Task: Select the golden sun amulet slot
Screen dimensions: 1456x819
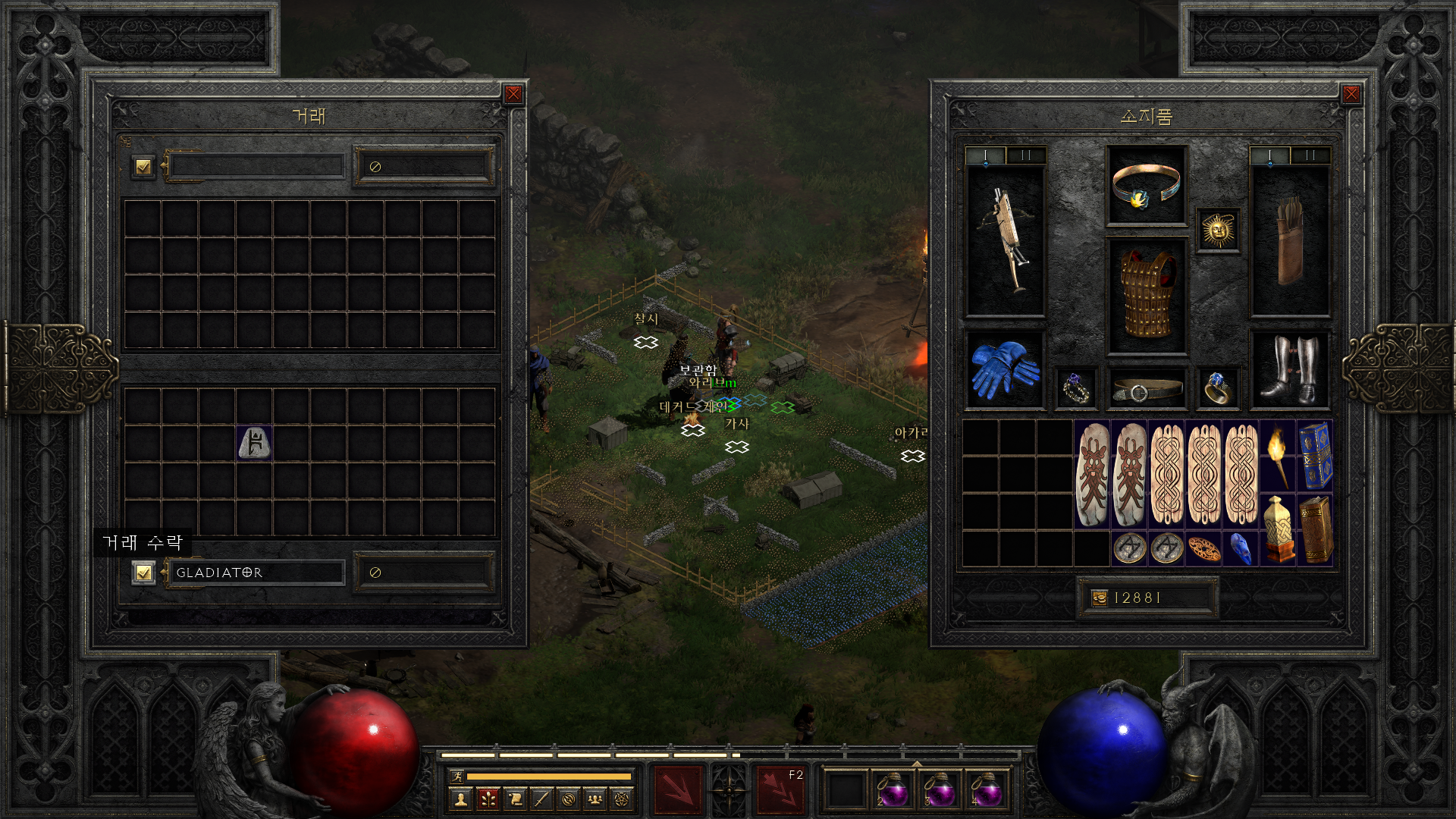Action: pos(1218,230)
